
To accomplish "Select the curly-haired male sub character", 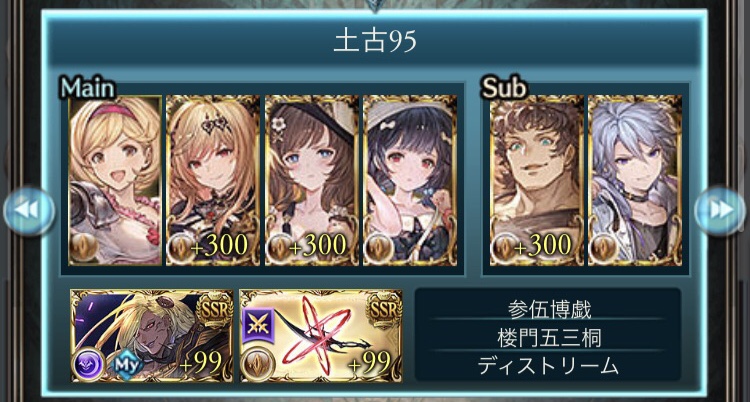I will 535,181.
